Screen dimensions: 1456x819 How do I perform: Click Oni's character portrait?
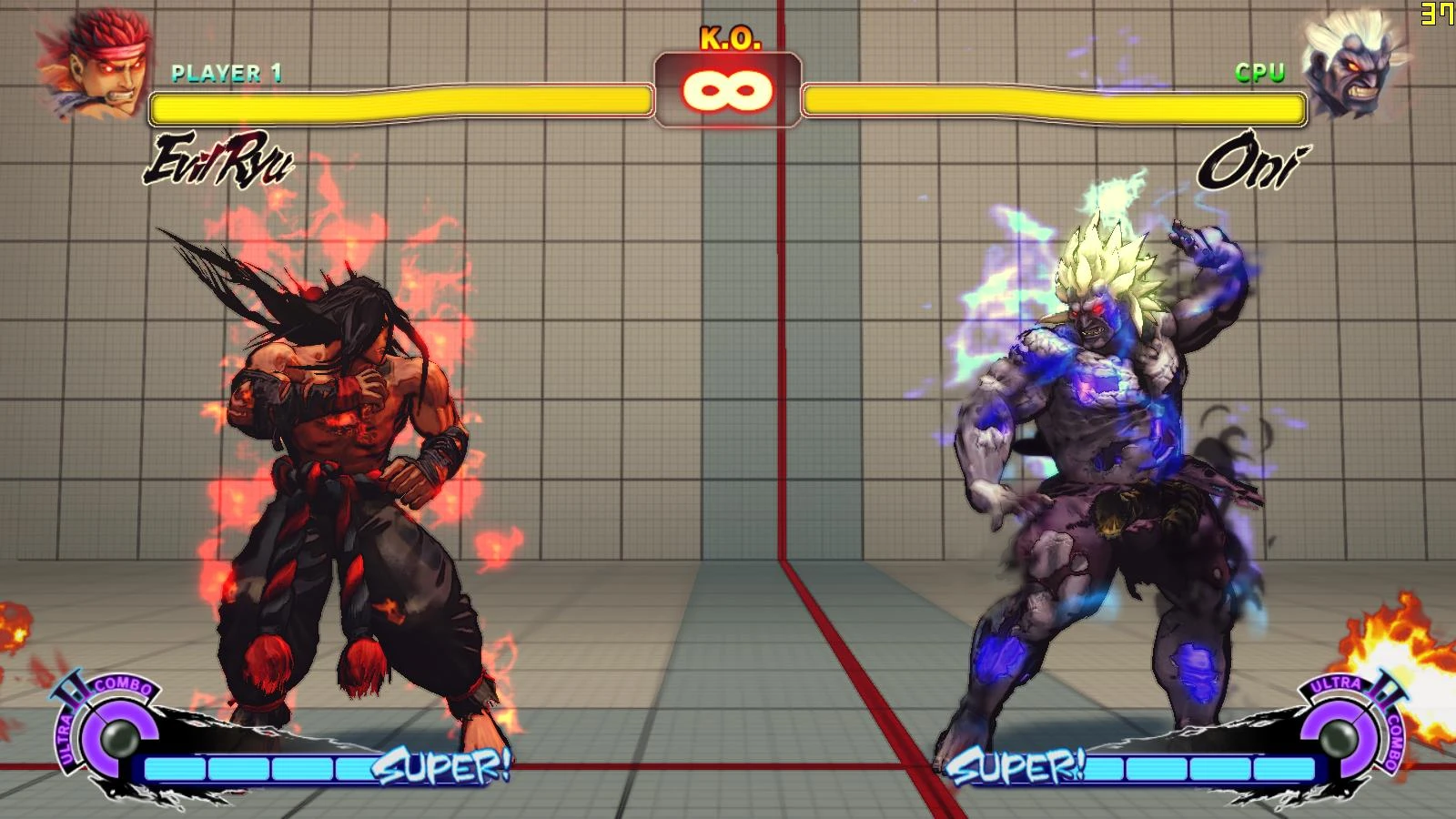[x=1356, y=64]
